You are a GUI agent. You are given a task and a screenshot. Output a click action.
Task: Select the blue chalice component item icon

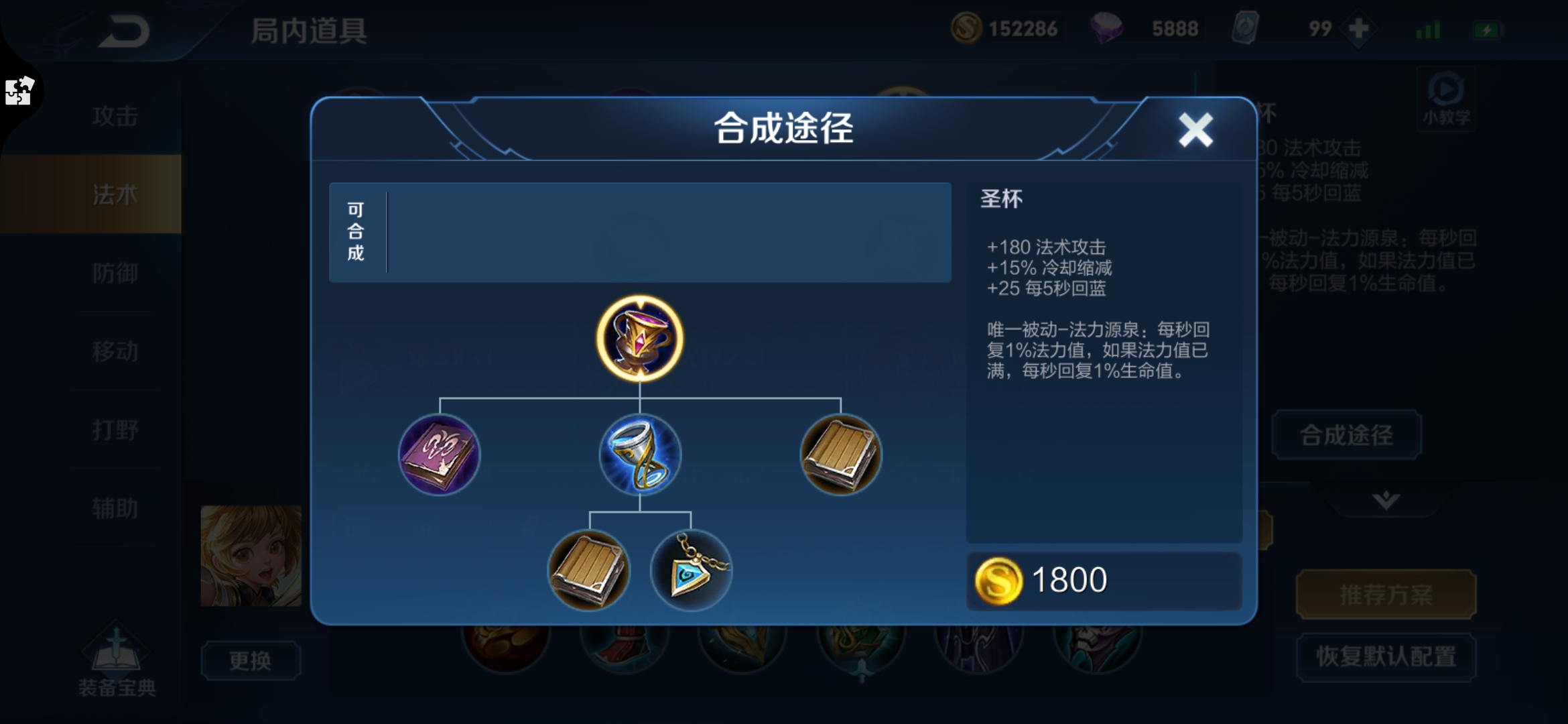[x=640, y=456]
